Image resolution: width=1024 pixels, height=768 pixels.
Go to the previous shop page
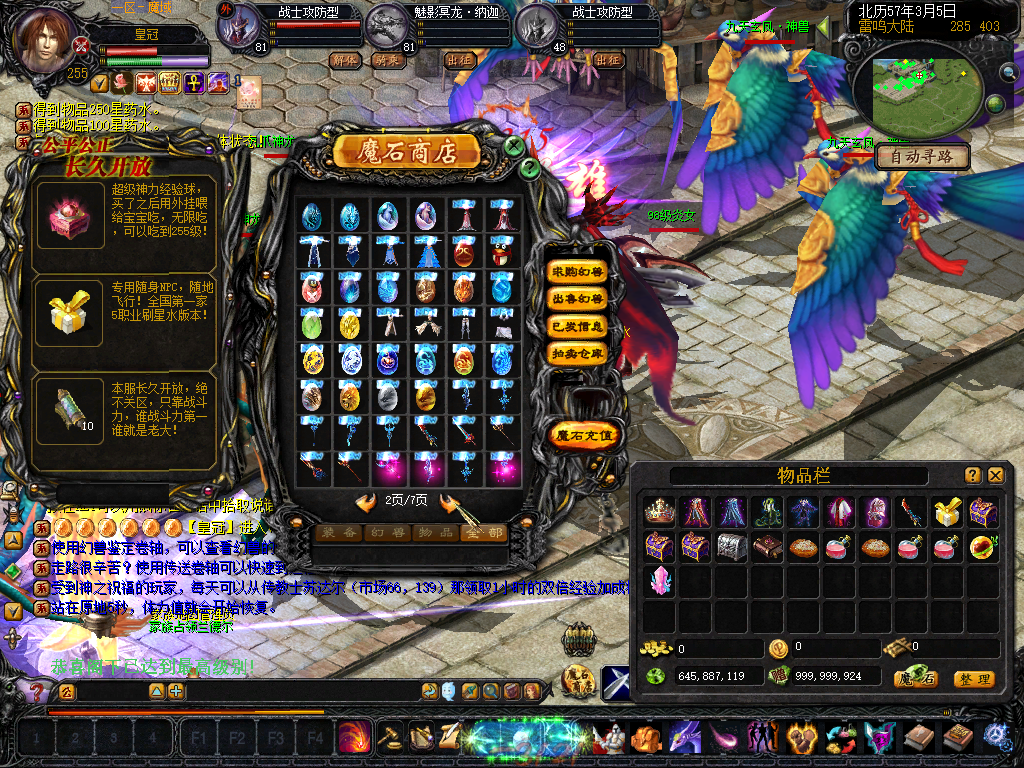(366, 501)
